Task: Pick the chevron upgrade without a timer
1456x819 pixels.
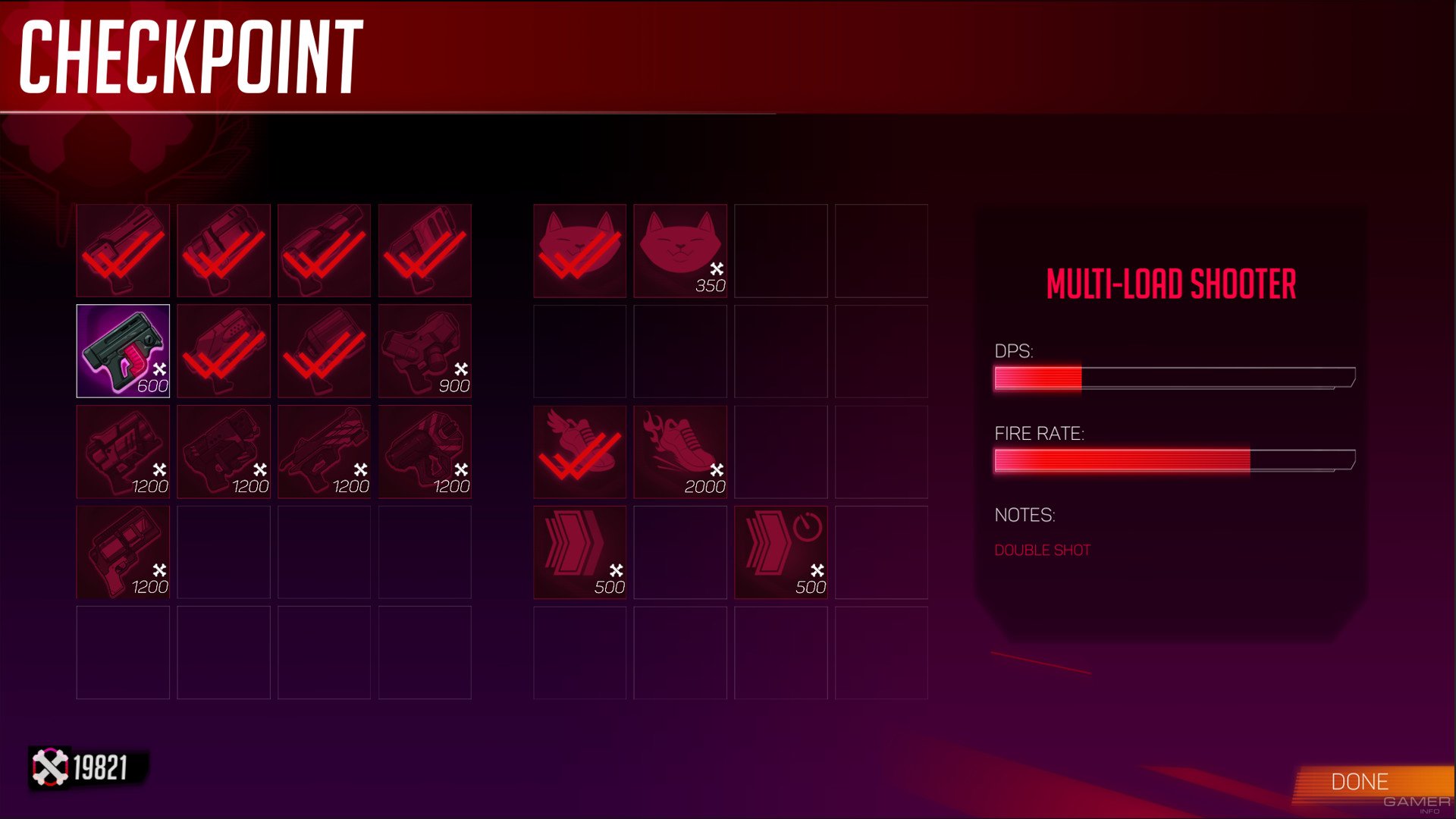Action: click(579, 552)
